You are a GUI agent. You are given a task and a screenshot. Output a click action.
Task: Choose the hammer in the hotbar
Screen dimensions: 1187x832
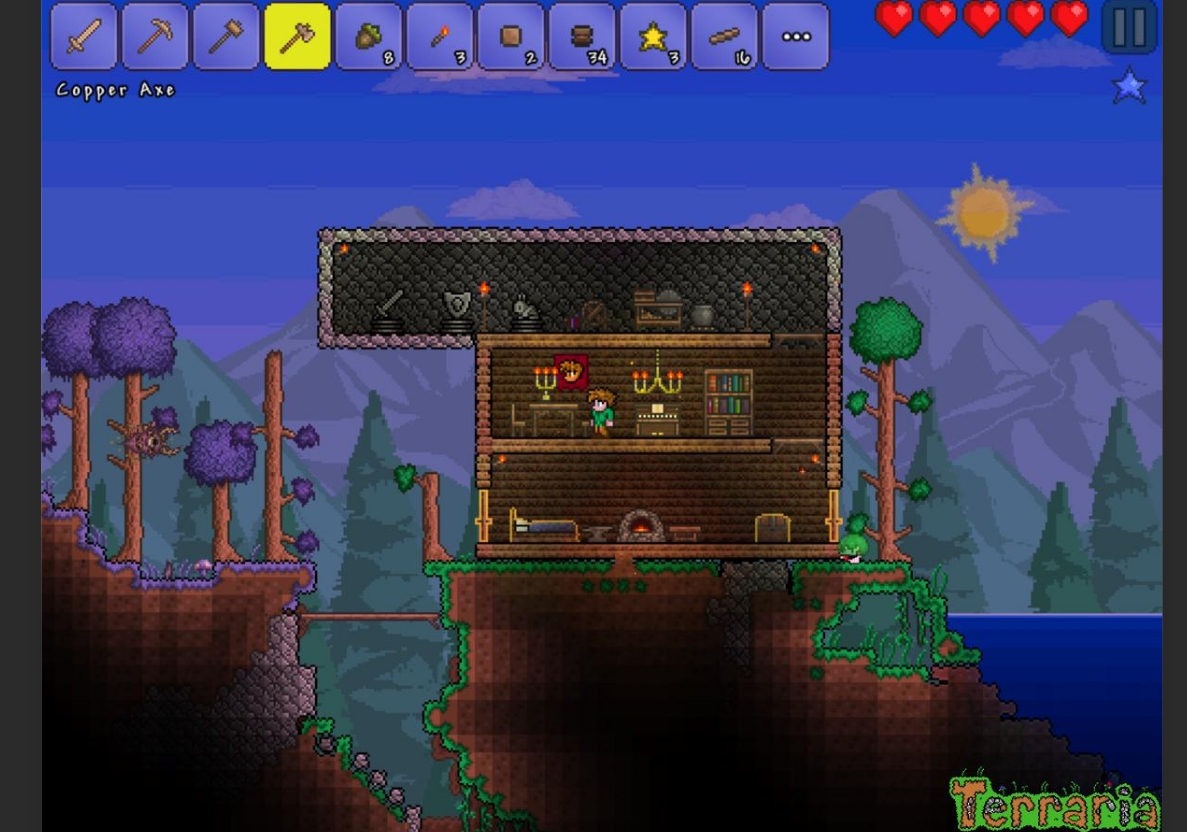tap(226, 37)
